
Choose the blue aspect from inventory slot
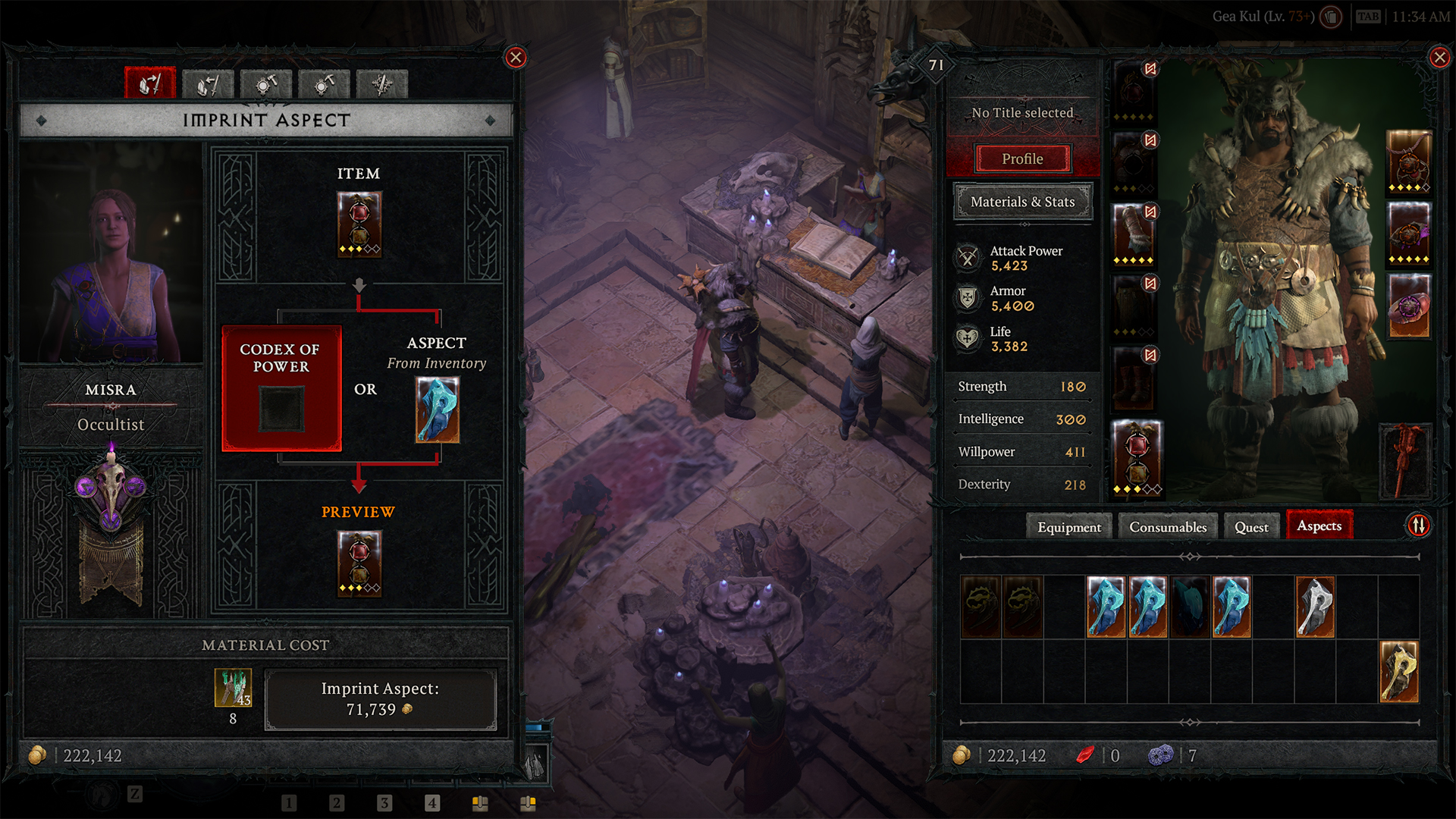pos(438,409)
